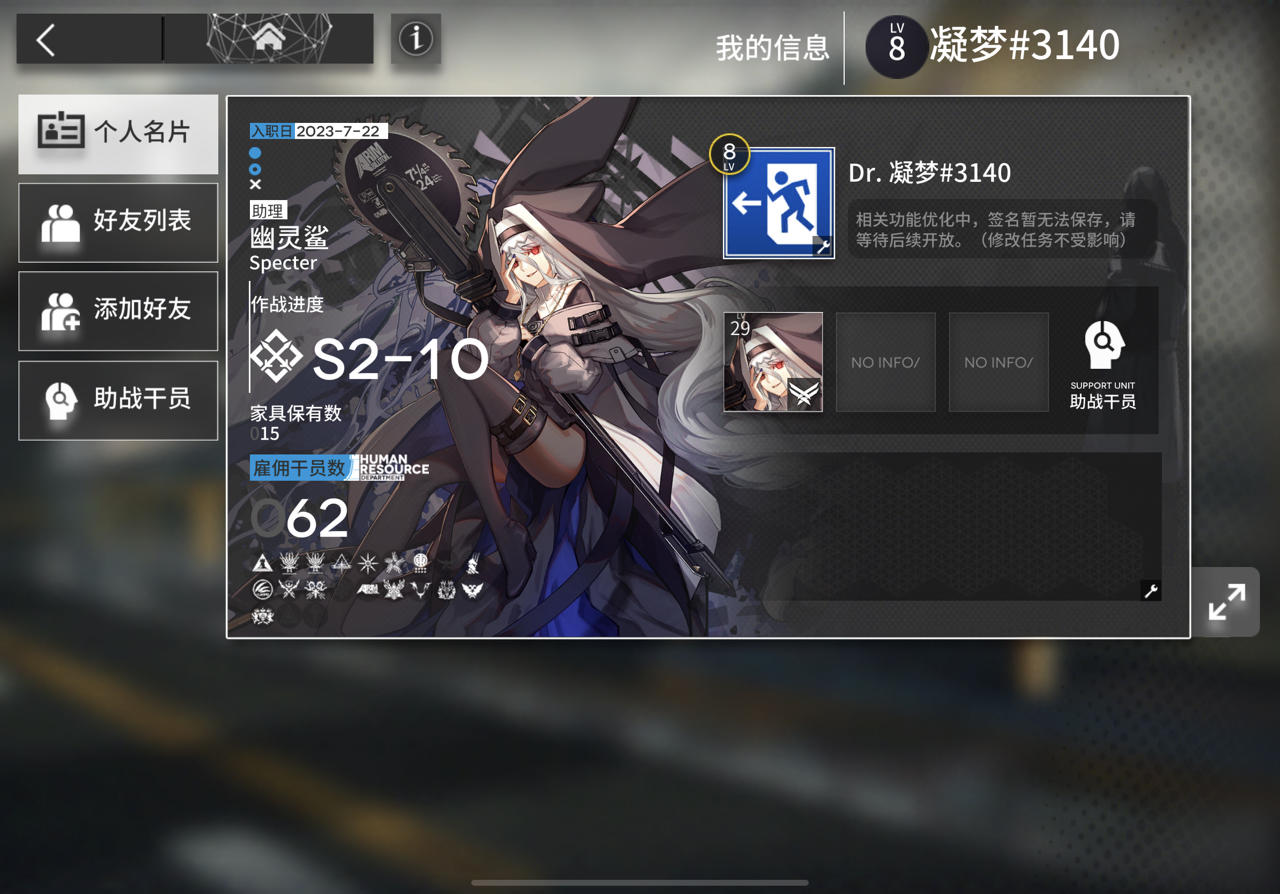Open 助战干员 support operators from the sidebar

pos(118,400)
